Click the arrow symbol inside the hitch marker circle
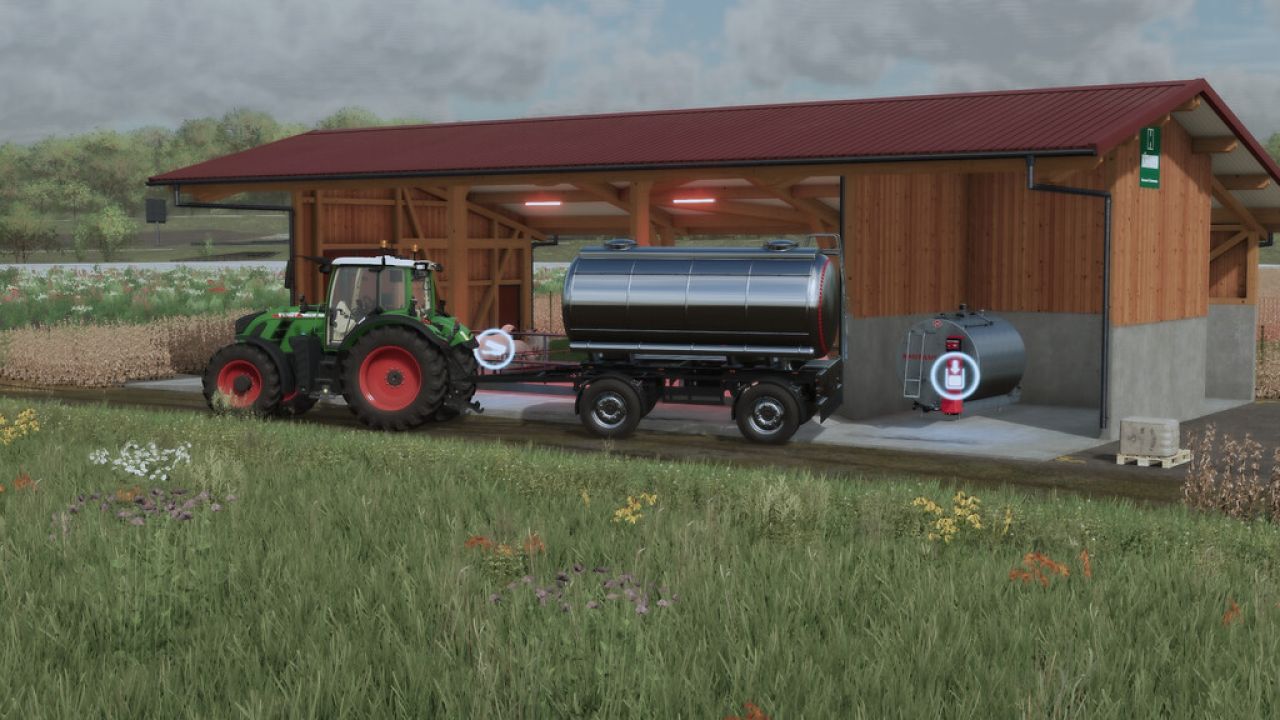The height and width of the screenshot is (720, 1280). pyautogui.click(x=493, y=348)
